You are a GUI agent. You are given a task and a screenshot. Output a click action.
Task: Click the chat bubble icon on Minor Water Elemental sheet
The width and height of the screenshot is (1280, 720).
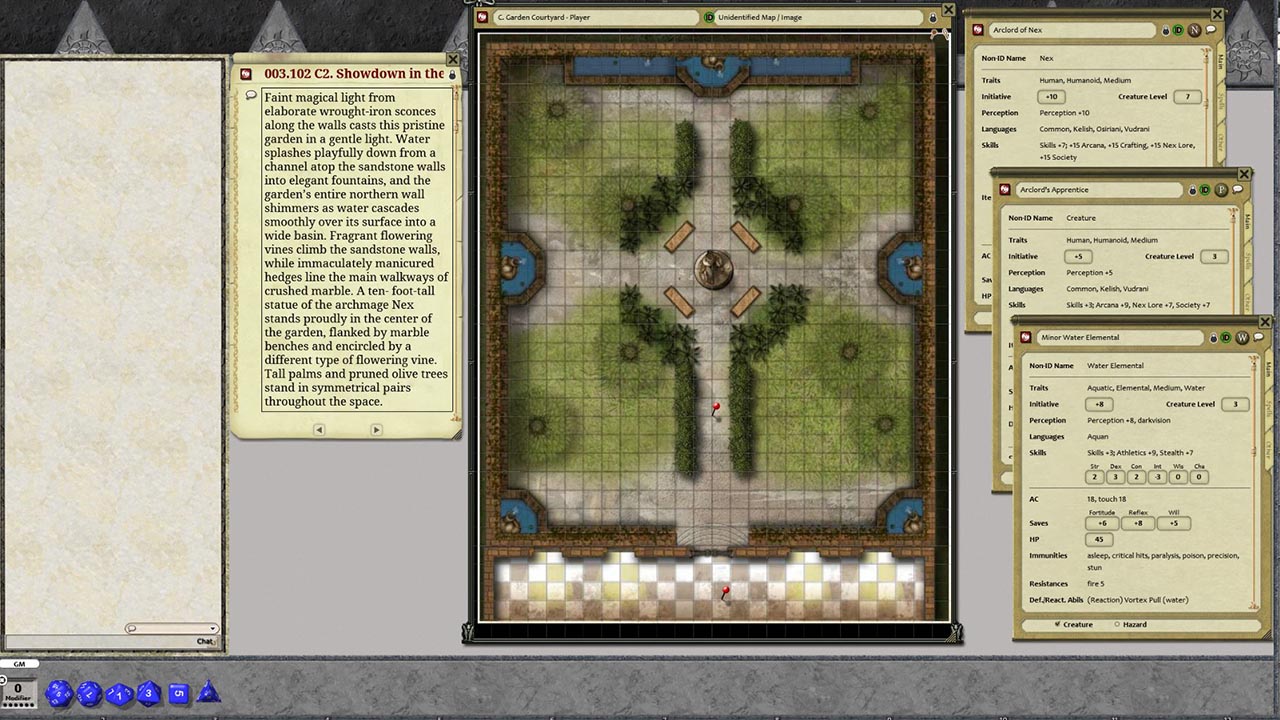pos(1258,338)
